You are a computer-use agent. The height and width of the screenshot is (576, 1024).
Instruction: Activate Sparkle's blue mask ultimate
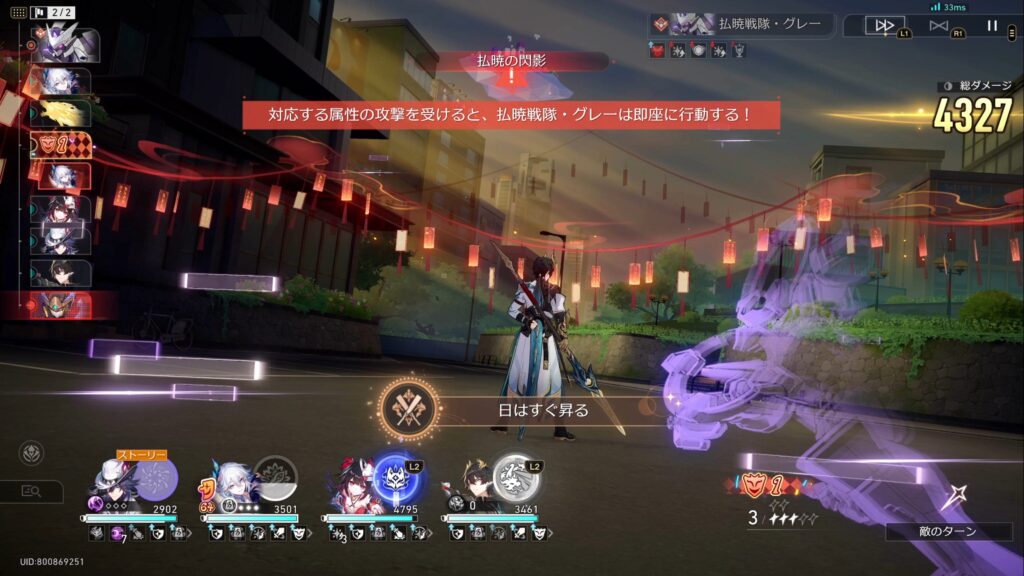[x=397, y=479]
